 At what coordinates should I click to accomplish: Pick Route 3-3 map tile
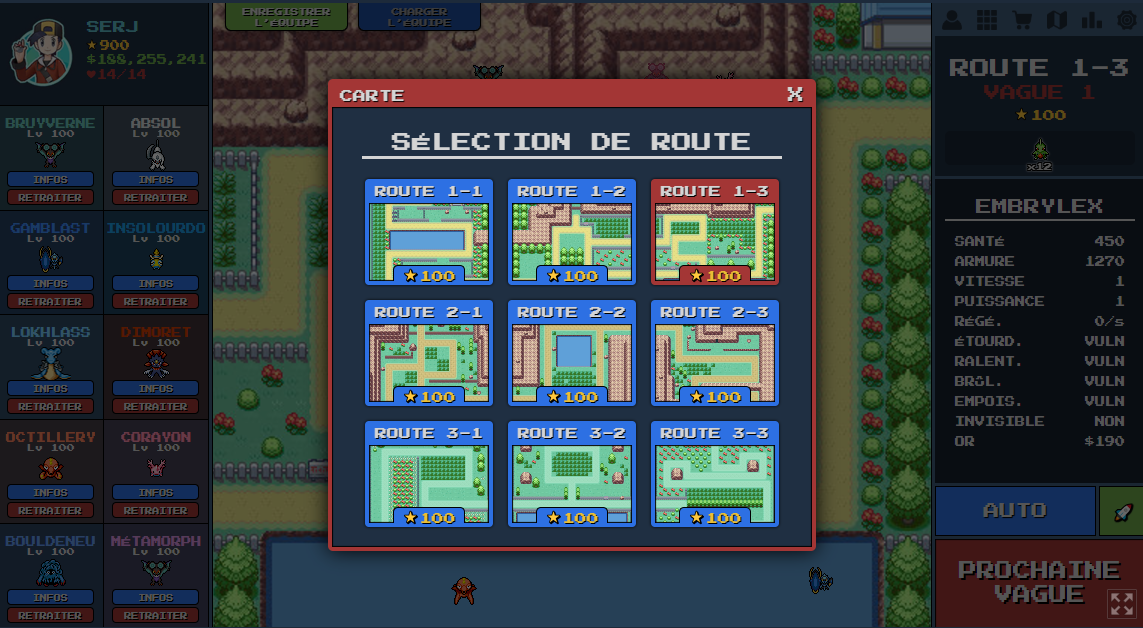[x=714, y=474]
